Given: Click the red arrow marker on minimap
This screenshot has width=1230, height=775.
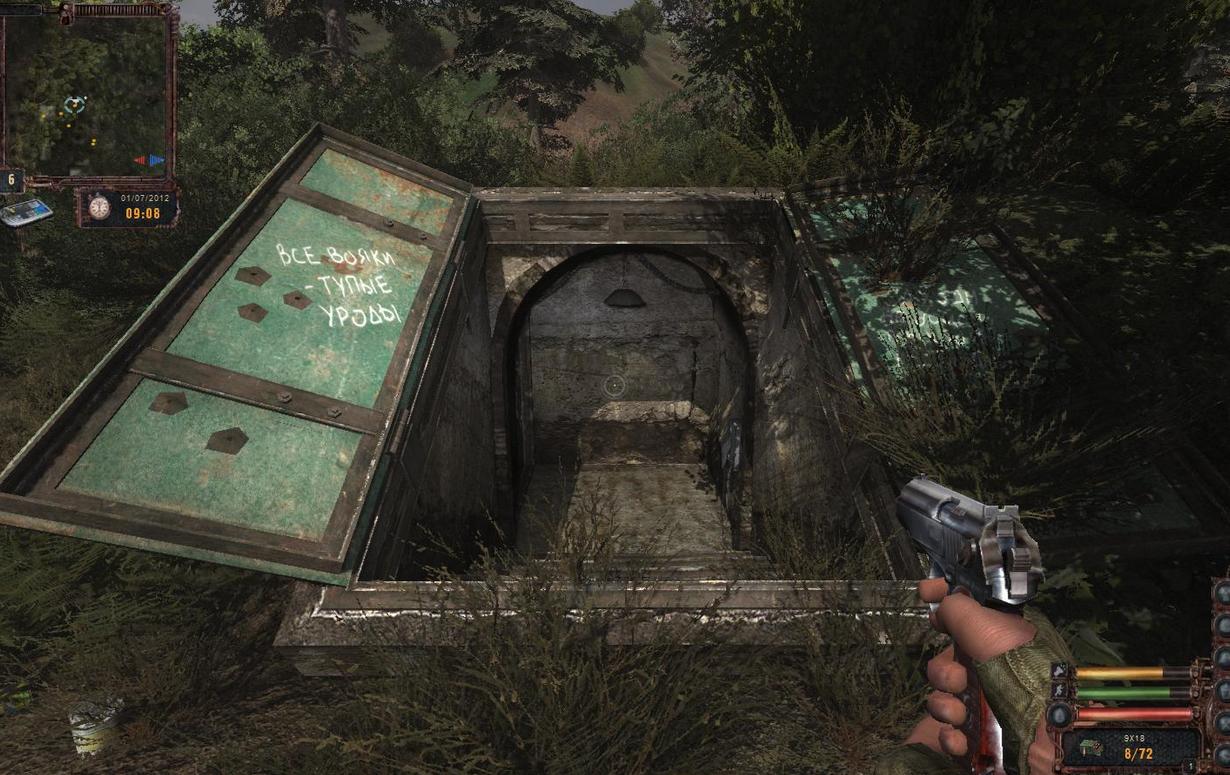Looking at the screenshot, I should (x=141, y=160).
